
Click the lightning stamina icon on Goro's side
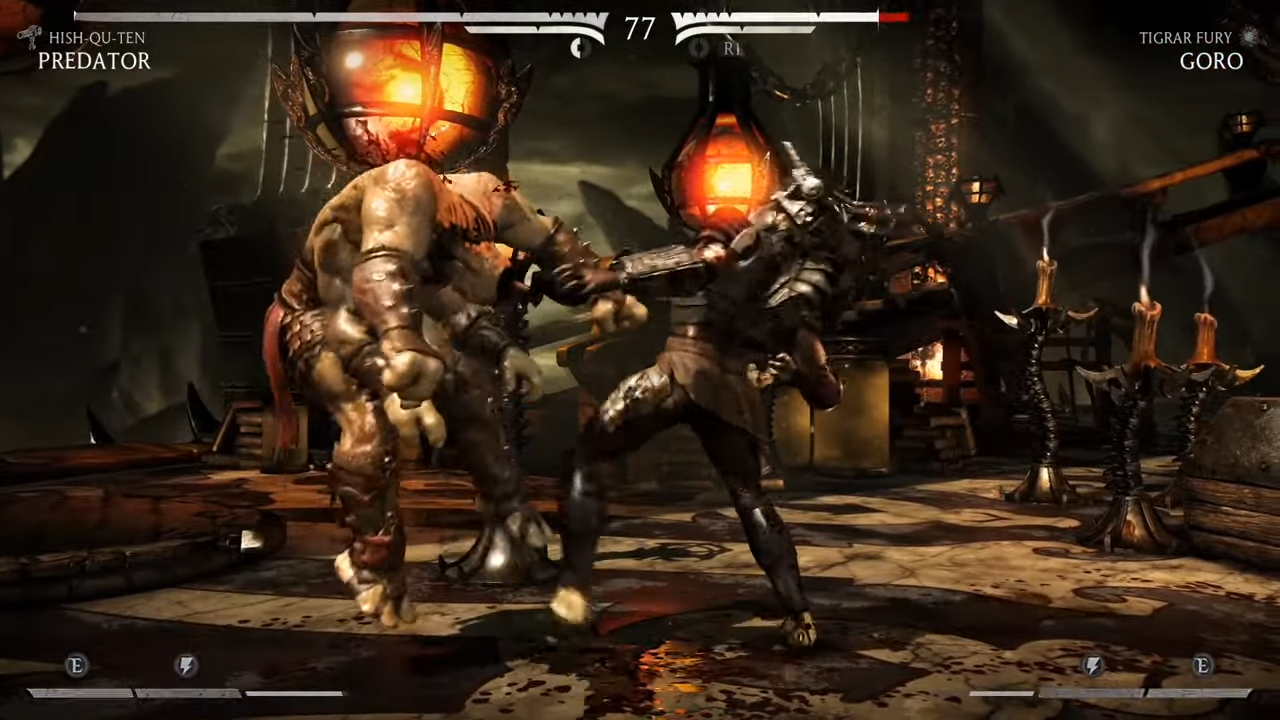pos(1092,666)
